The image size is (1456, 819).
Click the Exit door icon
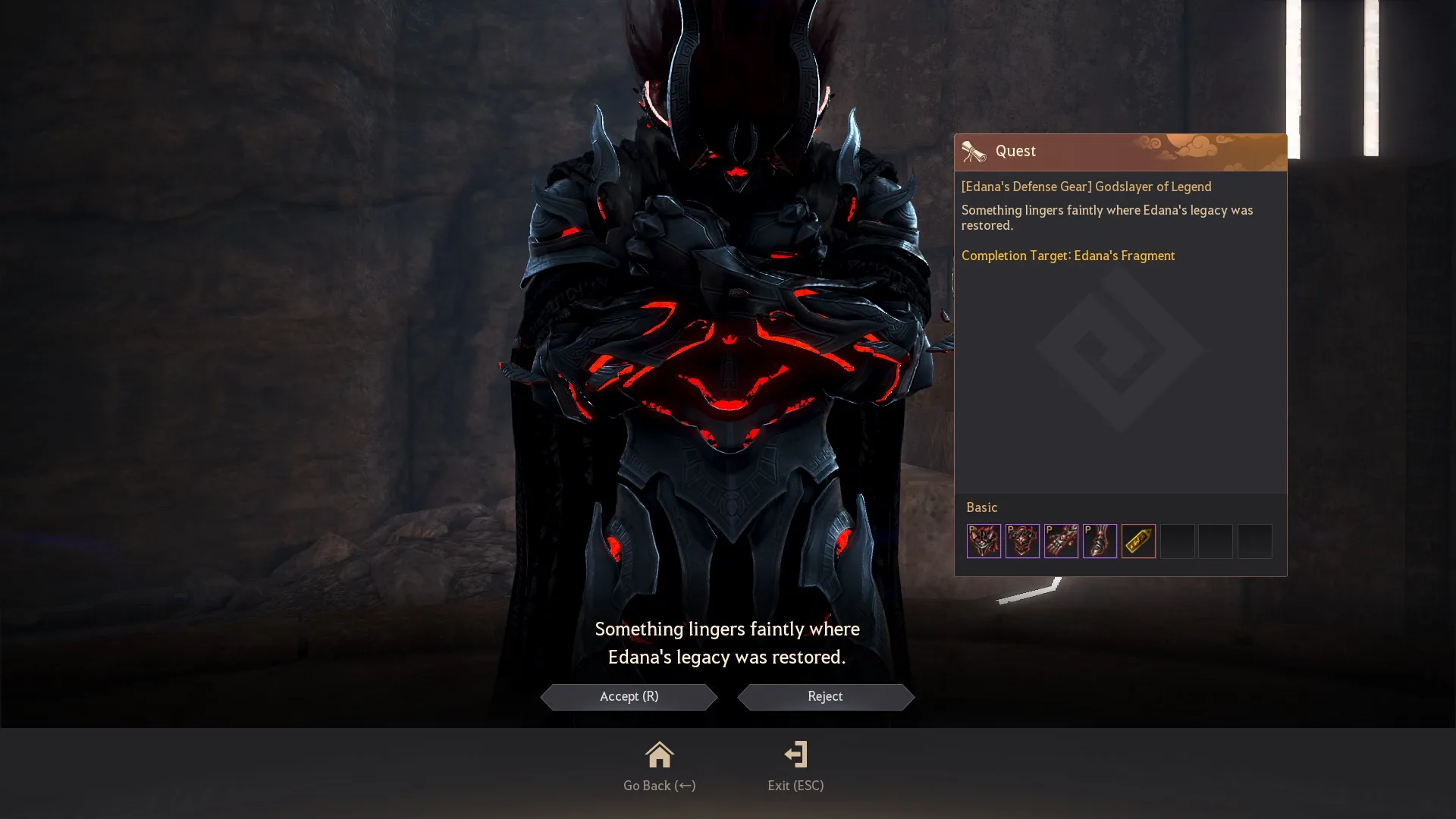click(x=795, y=755)
